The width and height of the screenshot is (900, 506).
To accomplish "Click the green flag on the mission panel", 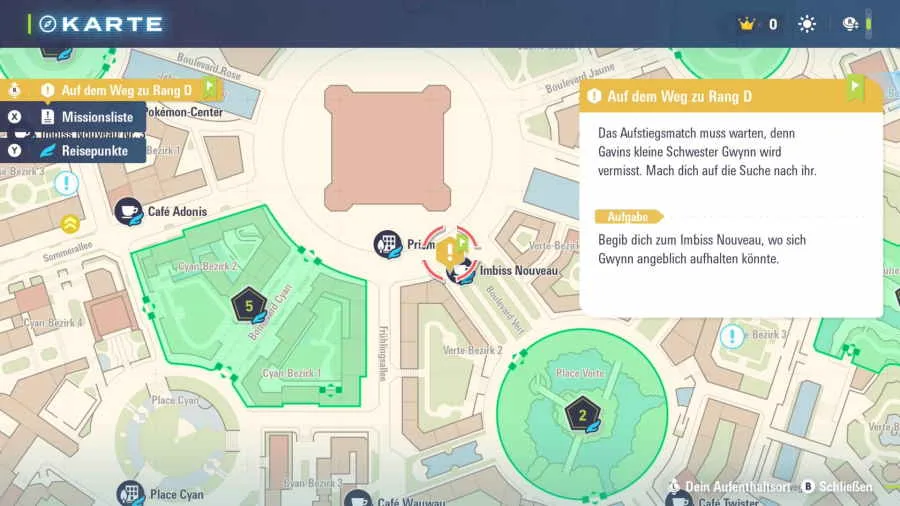I will 855,88.
